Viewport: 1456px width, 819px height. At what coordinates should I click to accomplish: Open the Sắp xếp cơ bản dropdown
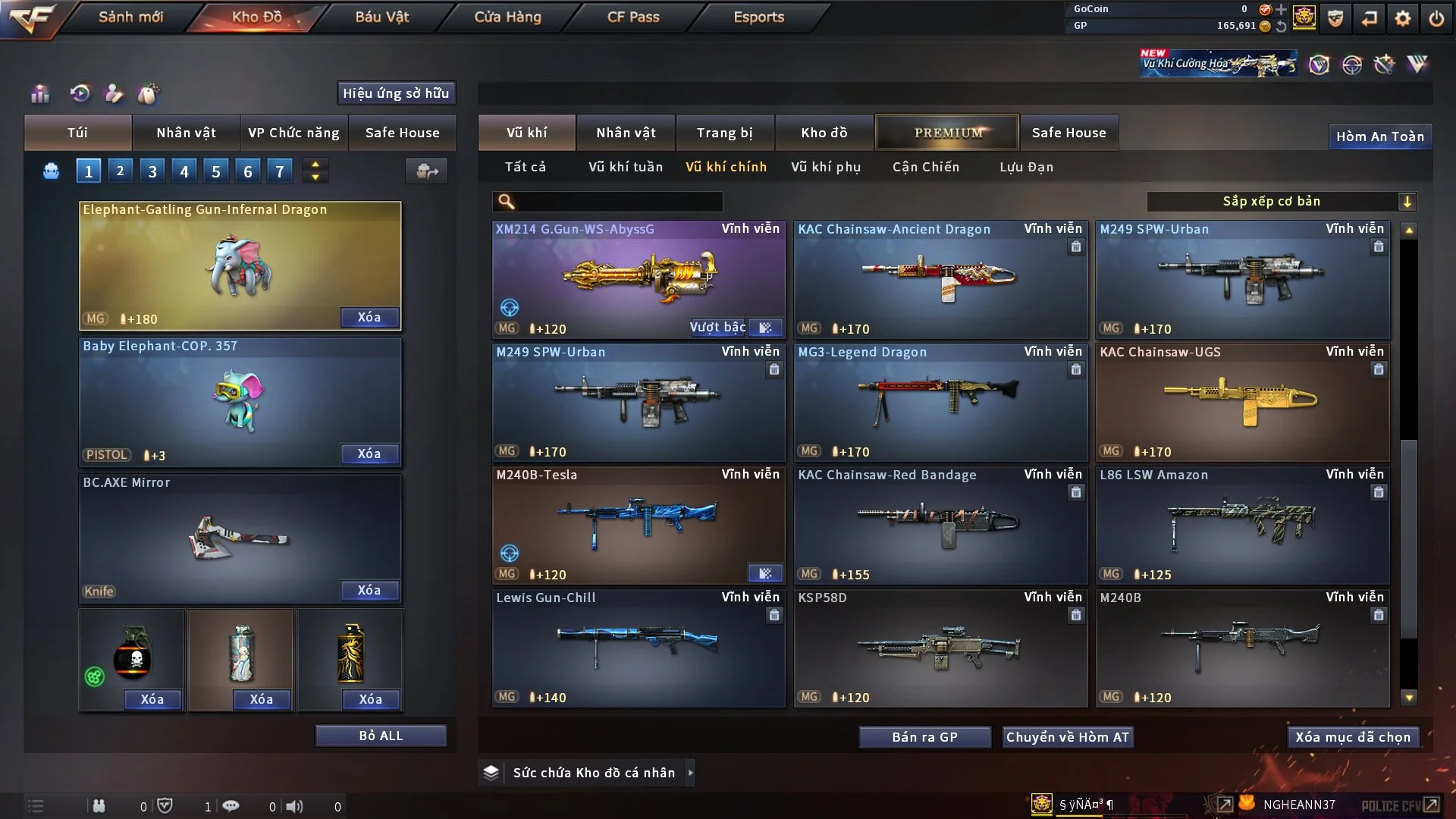(x=1281, y=202)
